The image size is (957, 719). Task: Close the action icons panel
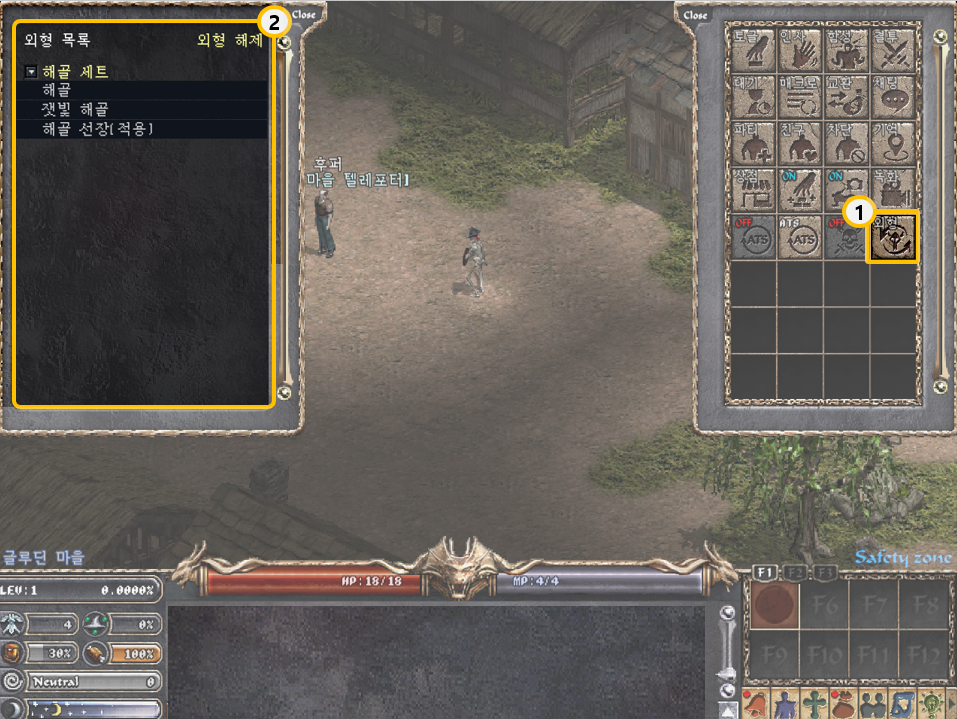pos(696,15)
